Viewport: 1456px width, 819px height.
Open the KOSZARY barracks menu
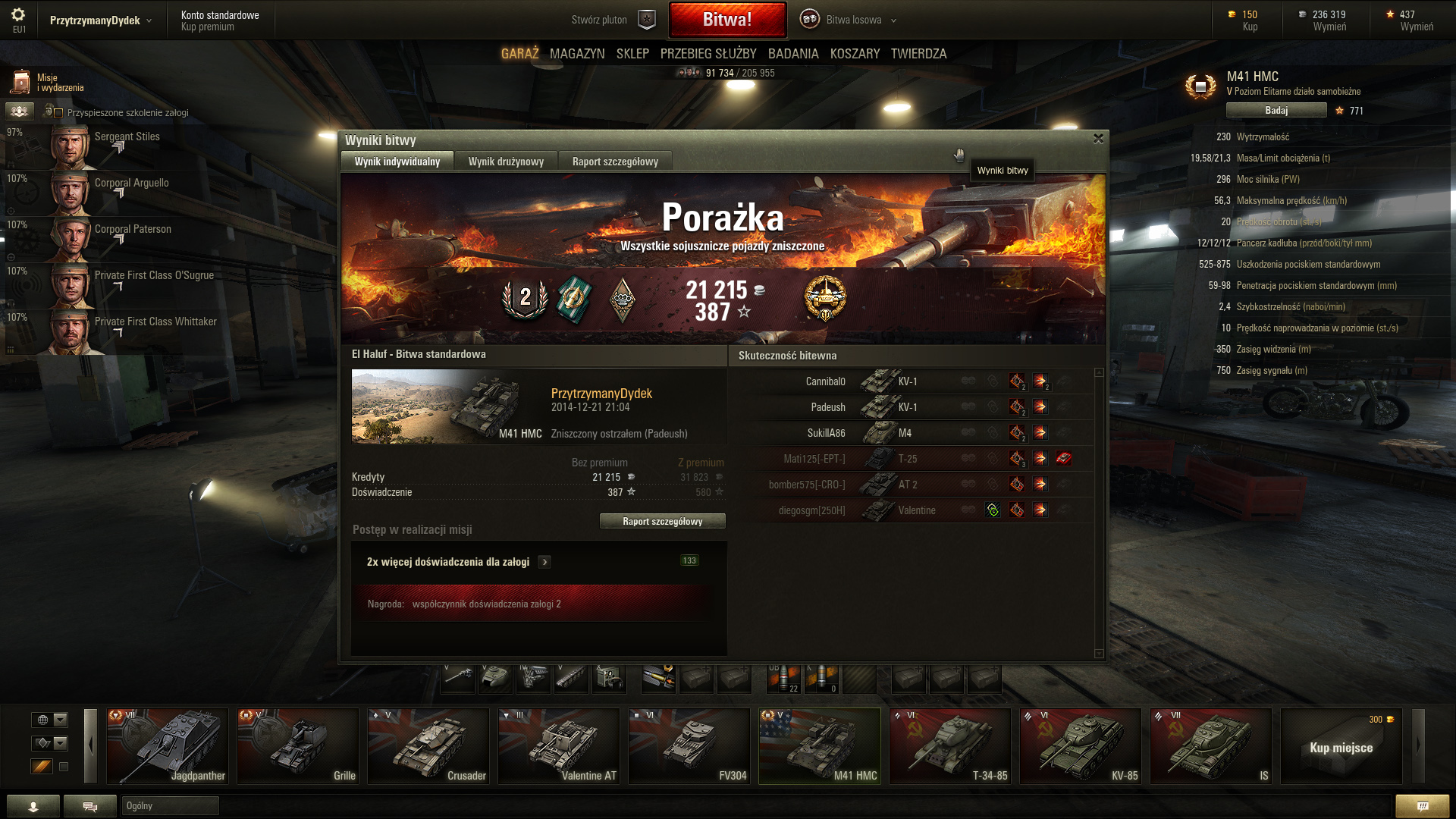(x=855, y=54)
